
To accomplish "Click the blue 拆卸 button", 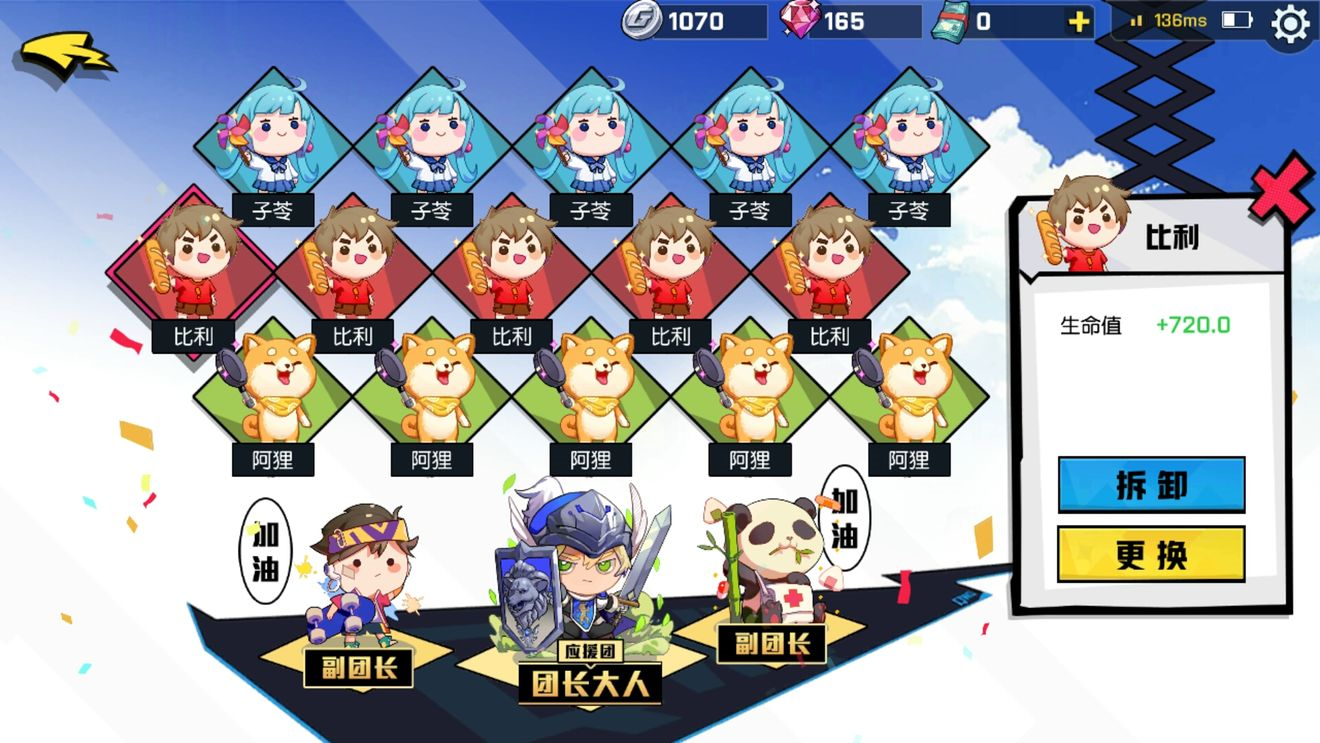I will (x=1151, y=485).
